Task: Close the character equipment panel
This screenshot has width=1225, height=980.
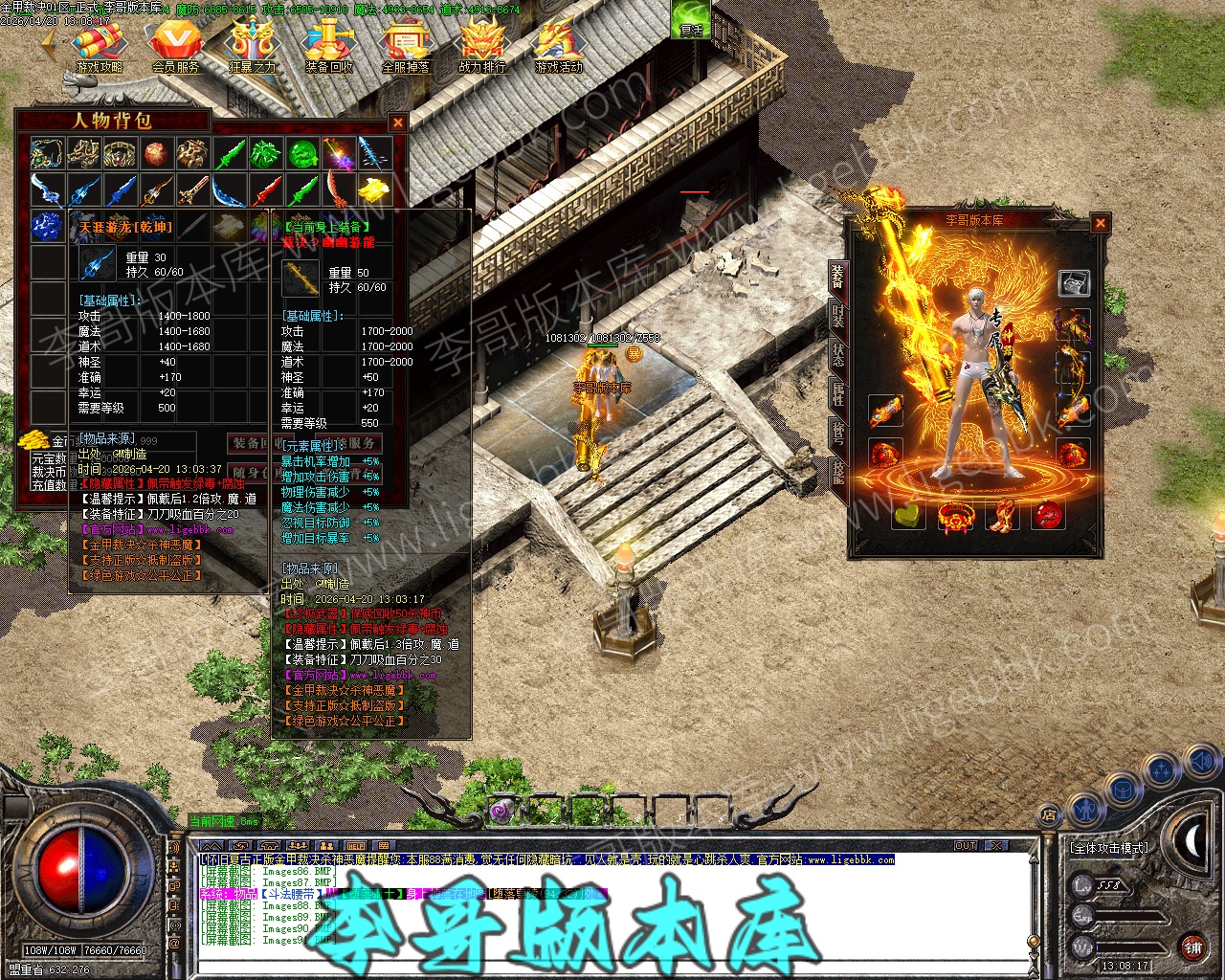Action: (1101, 223)
